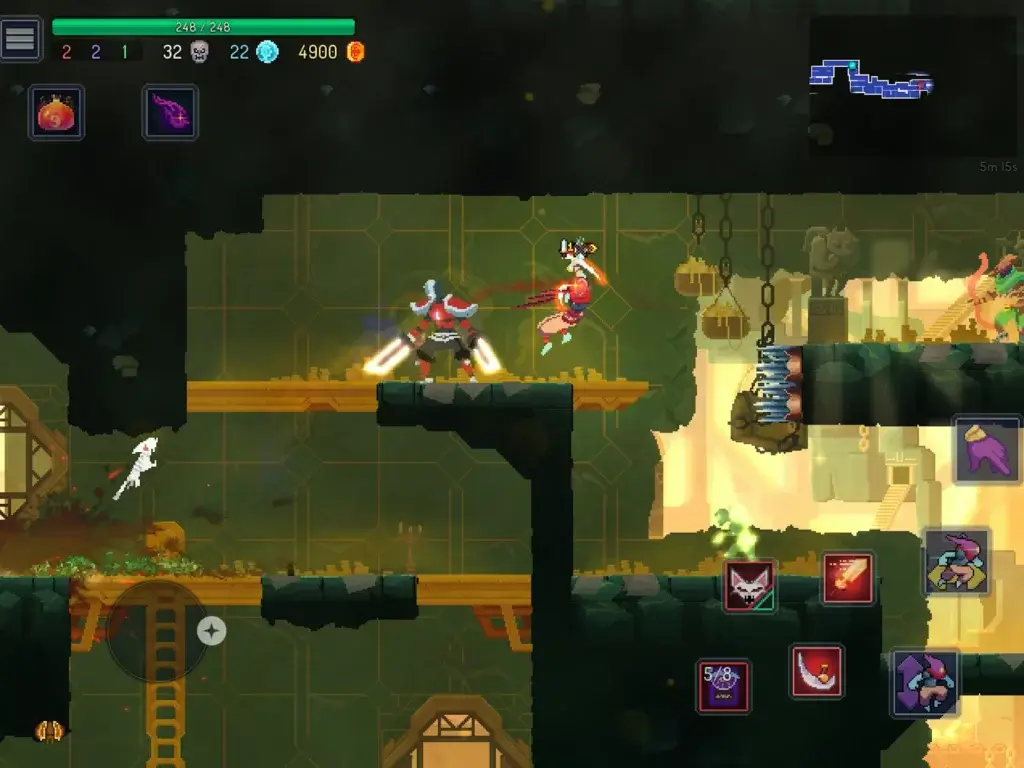Screen dimensions: 1024x768
Task: Tap the jump button with purple arrow
Action: coord(925,684)
